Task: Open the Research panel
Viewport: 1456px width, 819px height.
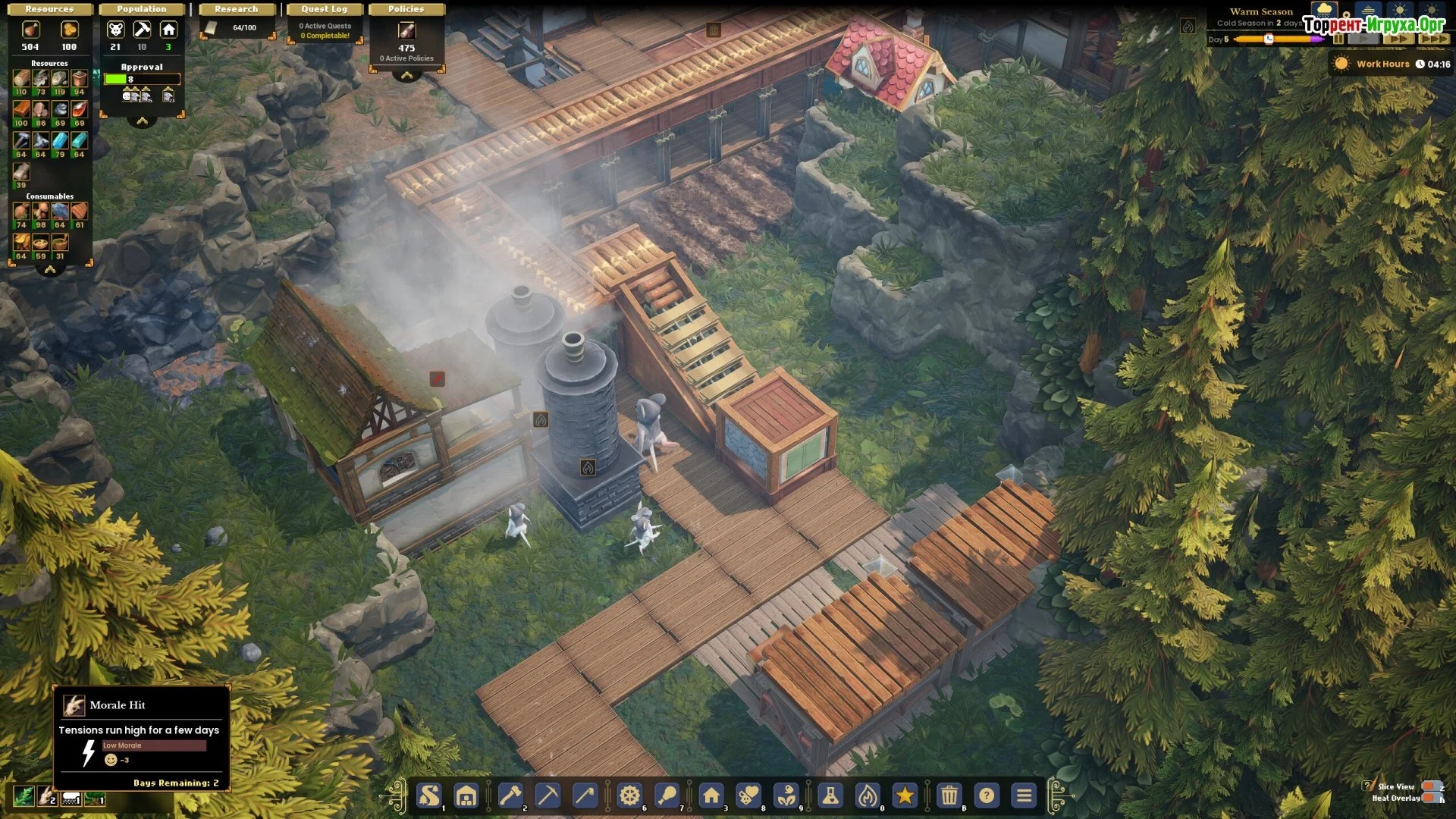Action: pyautogui.click(x=236, y=9)
